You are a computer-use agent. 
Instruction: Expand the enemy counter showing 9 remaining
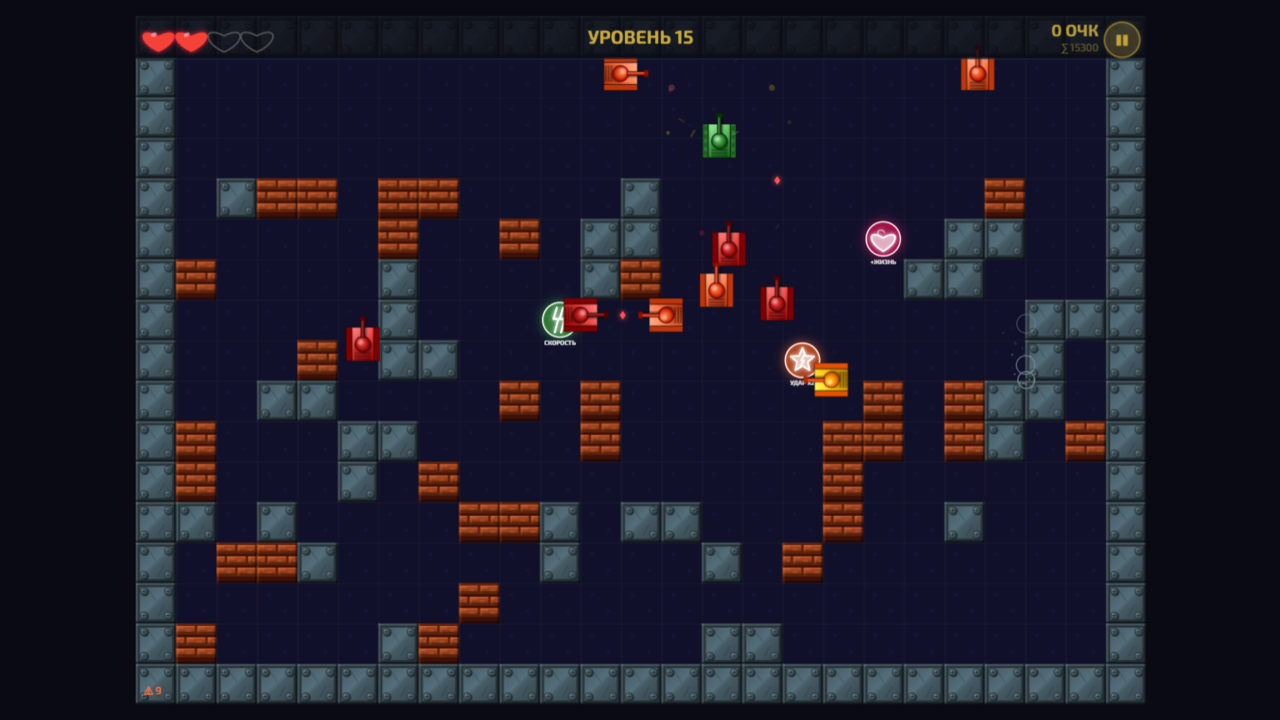click(152, 692)
